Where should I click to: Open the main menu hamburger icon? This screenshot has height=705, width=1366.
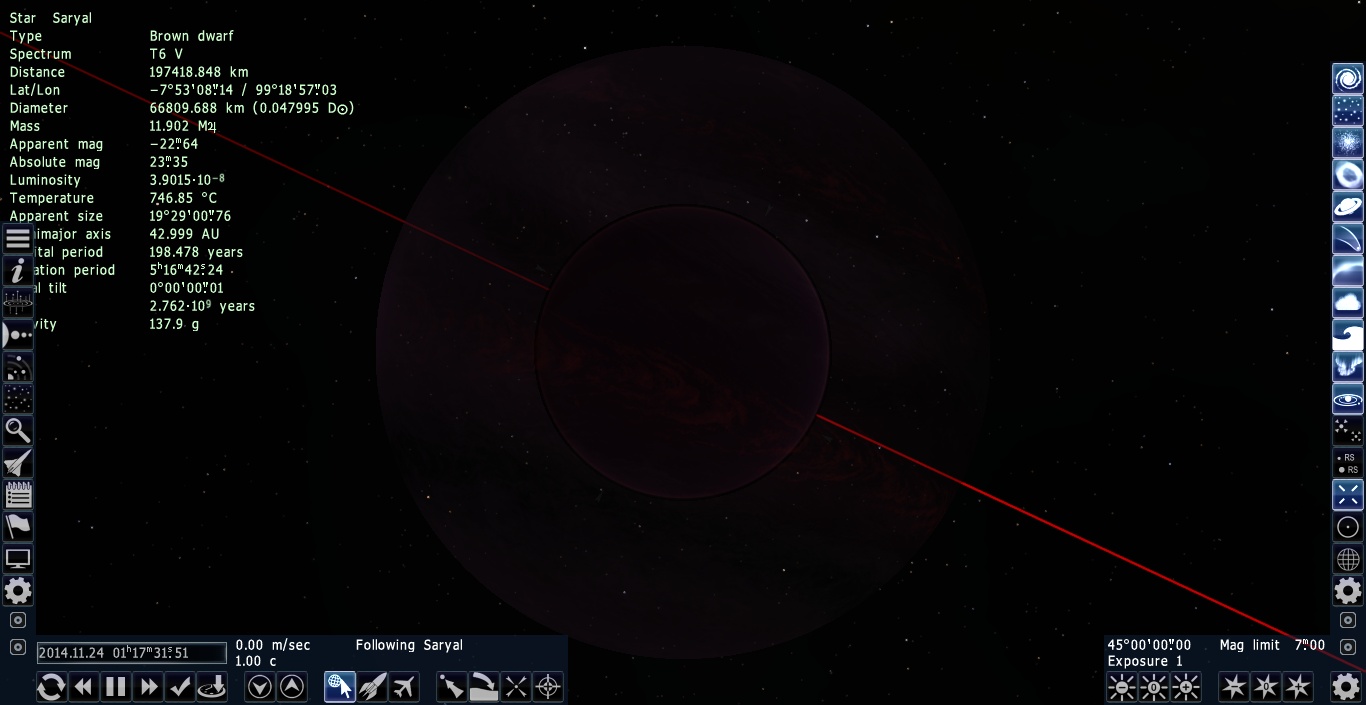18,239
